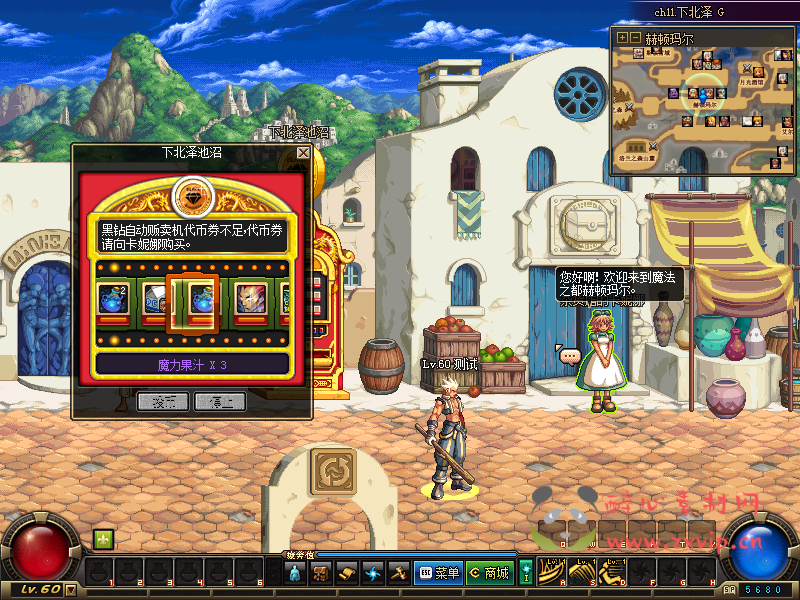
Task: Open the blue spark icon in bottom bar
Action: [x=373, y=573]
